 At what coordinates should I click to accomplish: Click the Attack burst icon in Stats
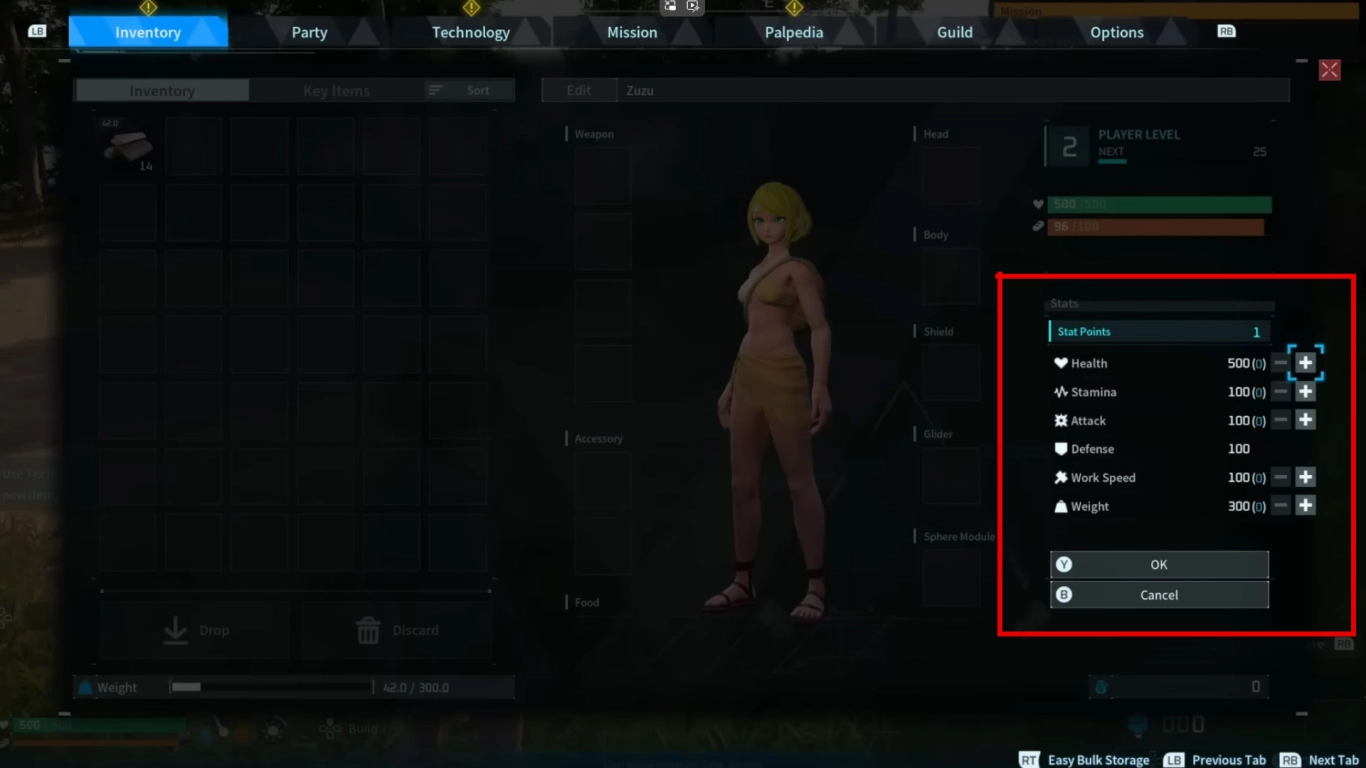coord(1063,420)
